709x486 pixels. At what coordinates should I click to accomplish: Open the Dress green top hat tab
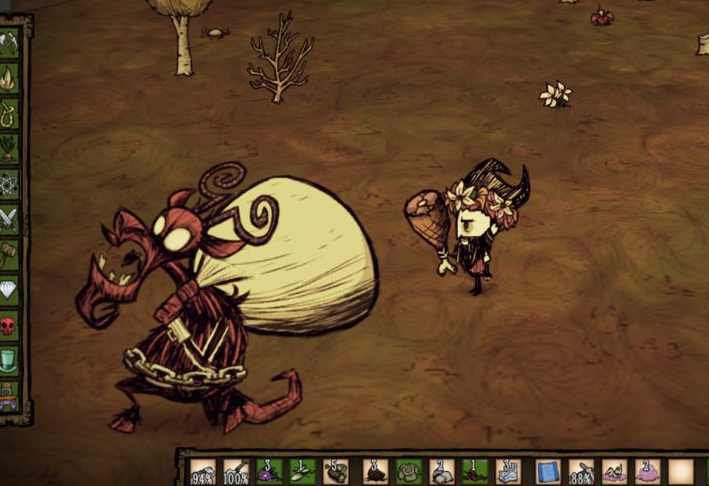[10, 360]
